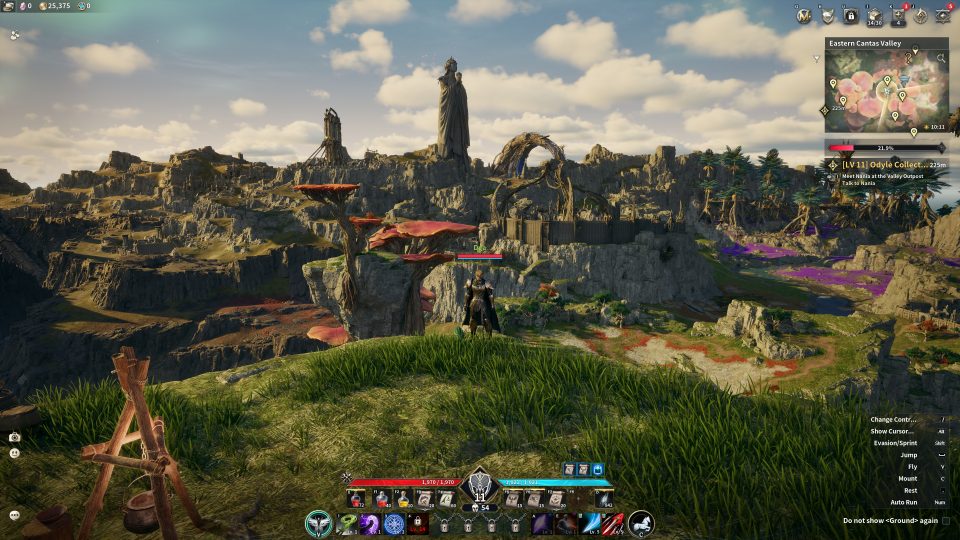This screenshot has width=960, height=540.
Task: Open the gold M menu icon
Action: (803, 15)
